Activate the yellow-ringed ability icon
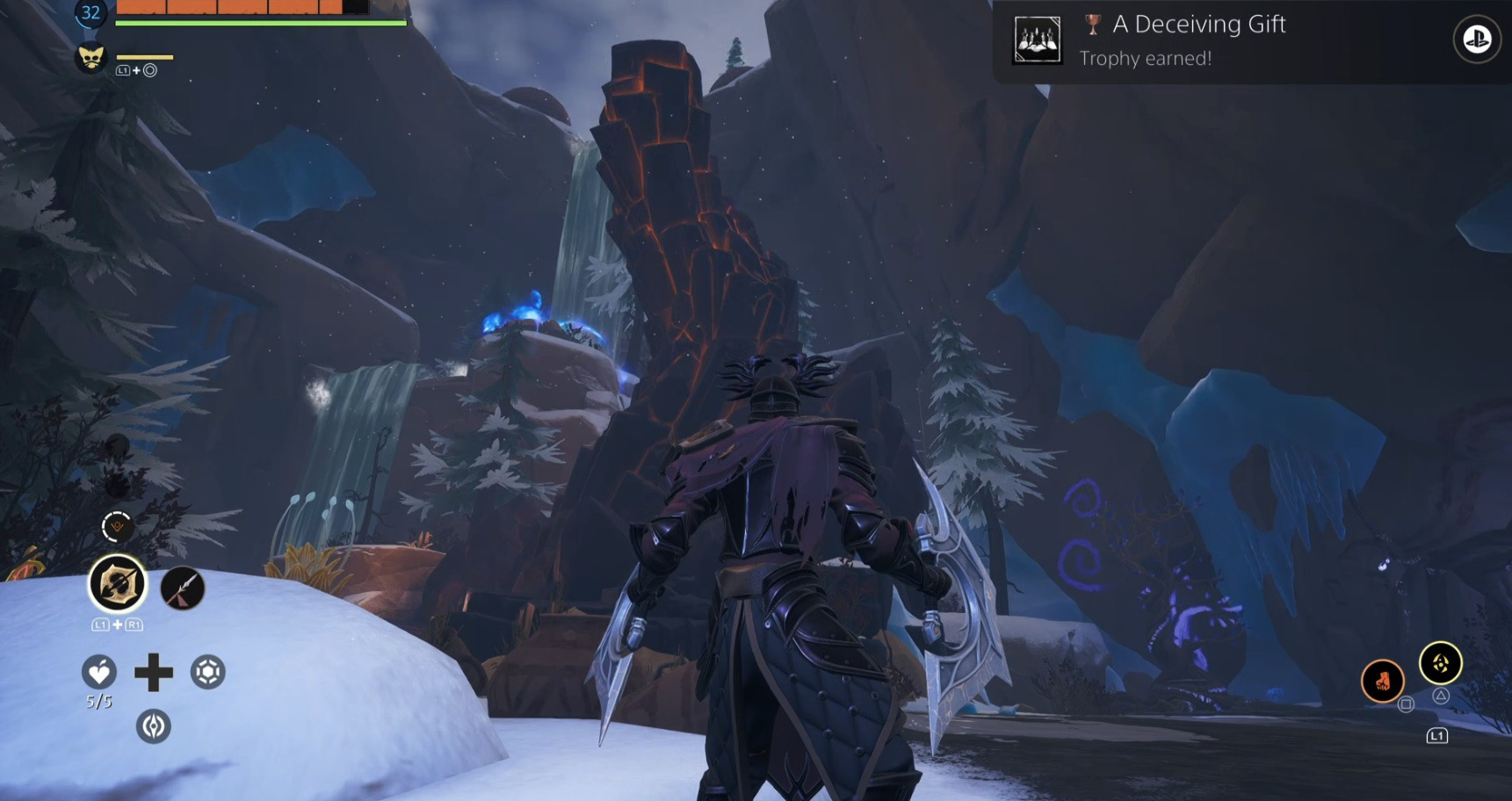Image resolution: width=1512 pixels, height=801 pixels. pyautogui.click(x=1440, y=663)
